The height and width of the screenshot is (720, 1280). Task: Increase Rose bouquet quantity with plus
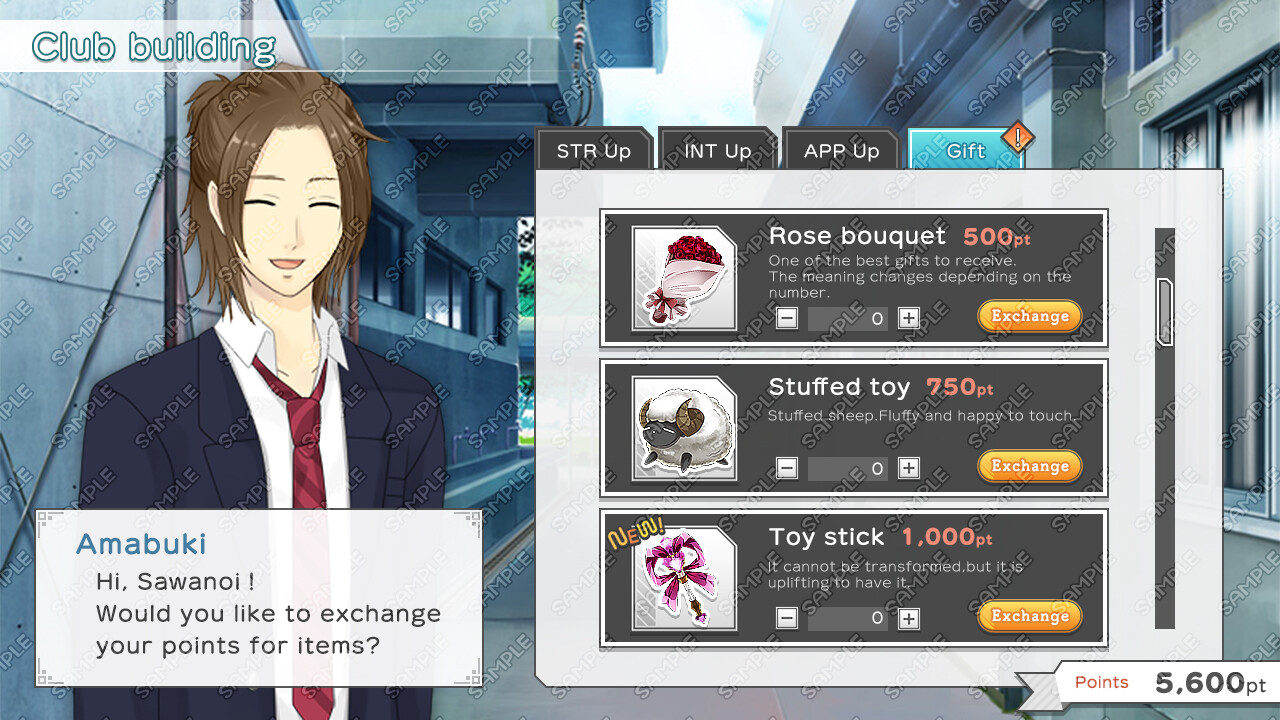pyautogui.click(x=908, y=318)
